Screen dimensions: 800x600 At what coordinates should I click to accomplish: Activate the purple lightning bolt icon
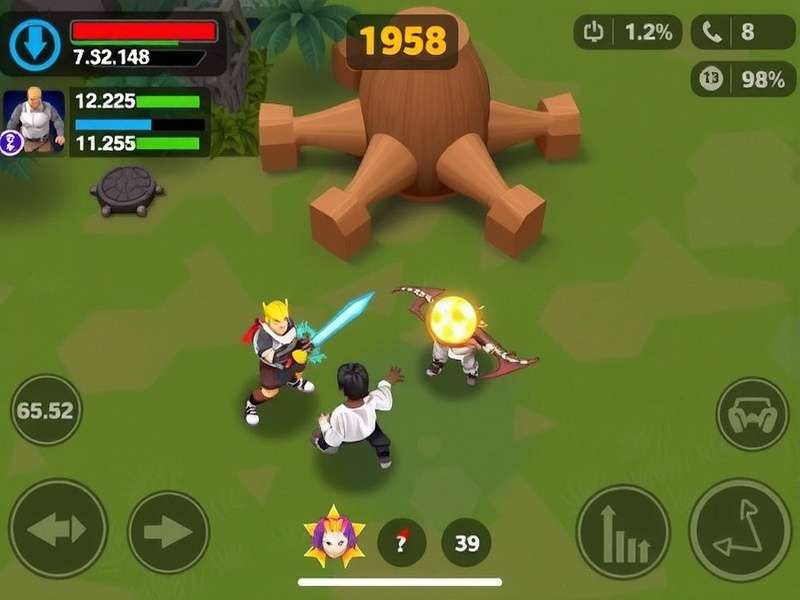click(13, 142)
